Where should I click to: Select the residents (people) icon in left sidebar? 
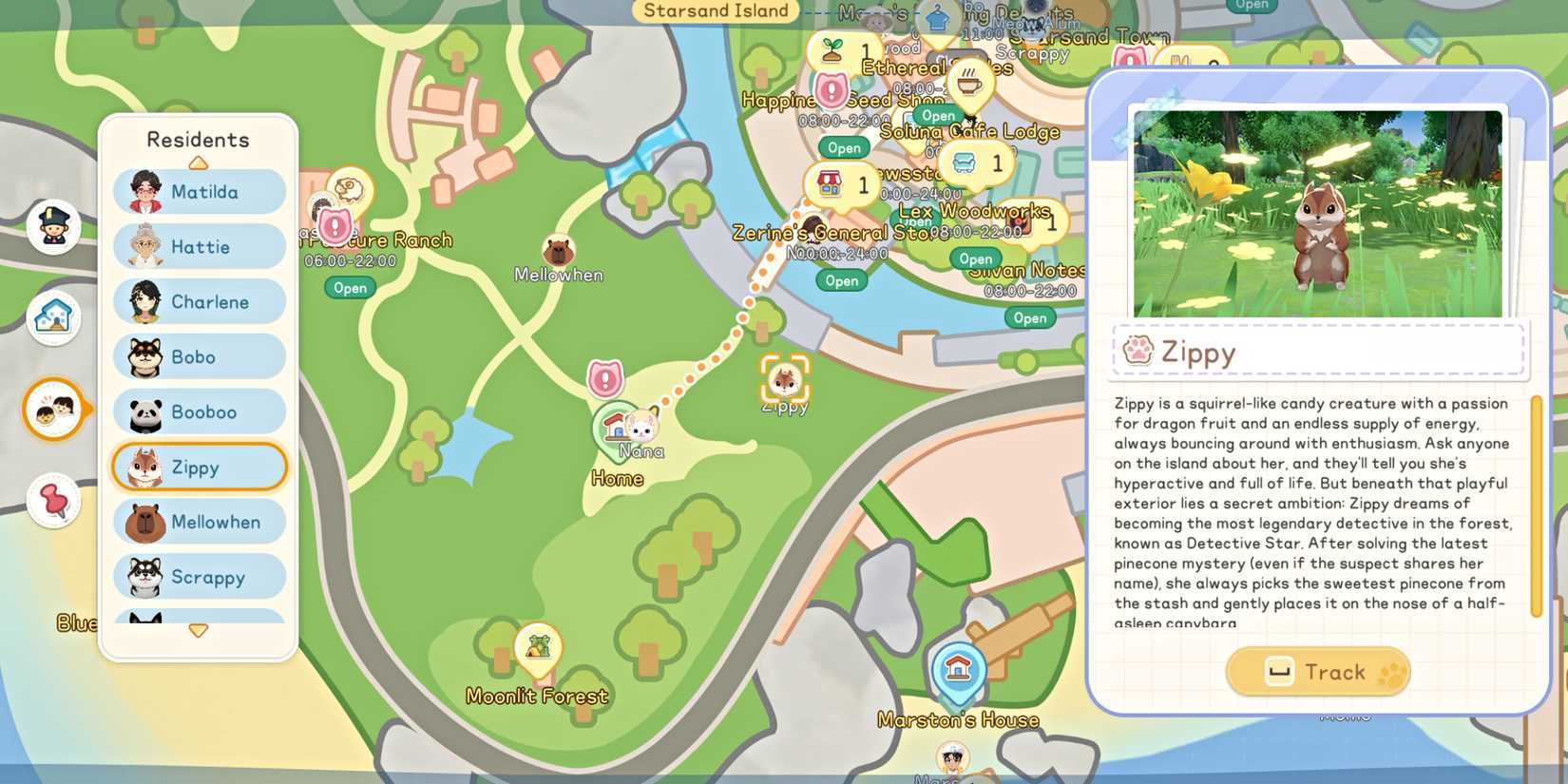point(54,411)
